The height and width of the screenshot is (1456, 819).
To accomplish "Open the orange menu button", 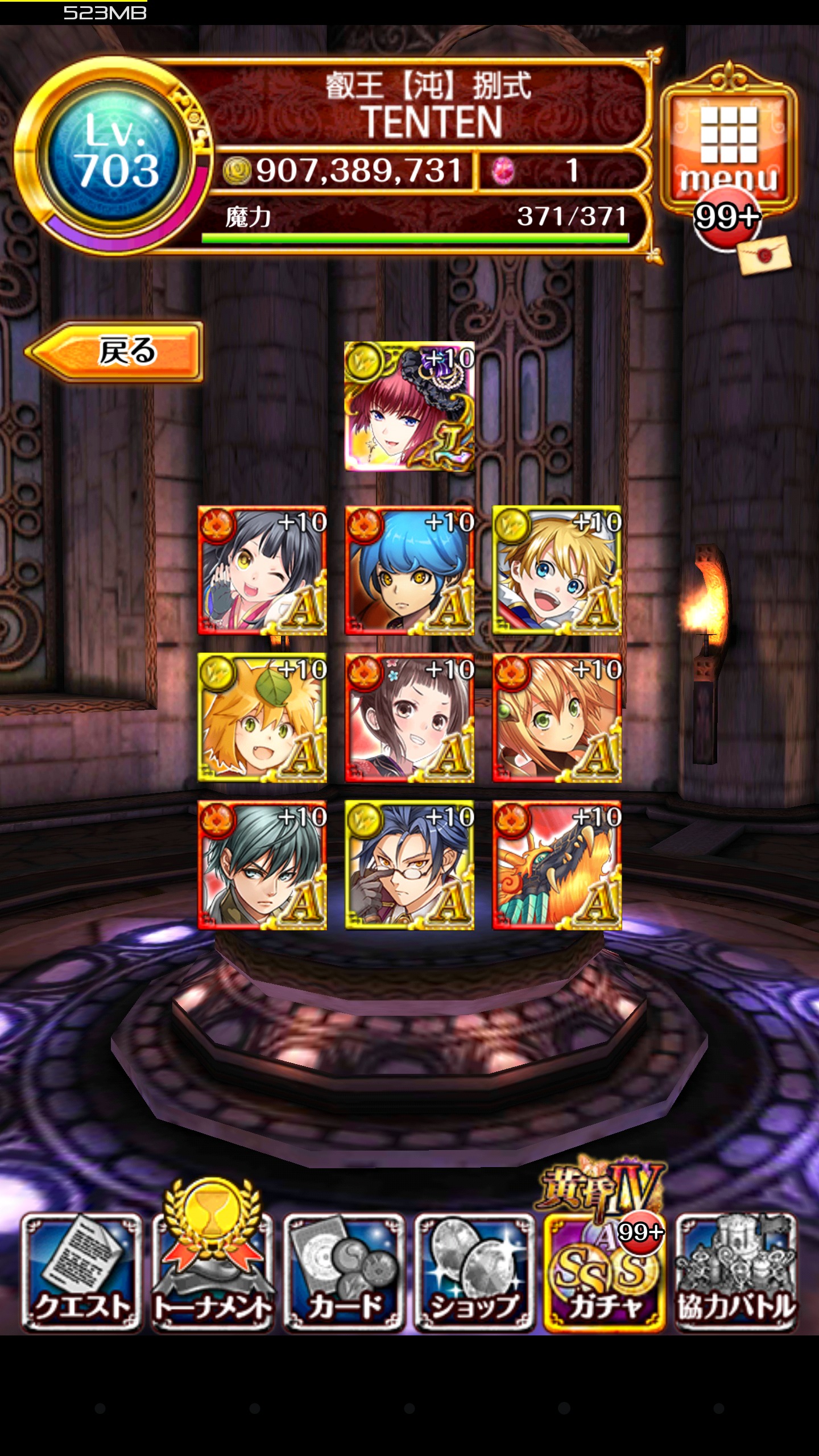I will click(729, 145).
